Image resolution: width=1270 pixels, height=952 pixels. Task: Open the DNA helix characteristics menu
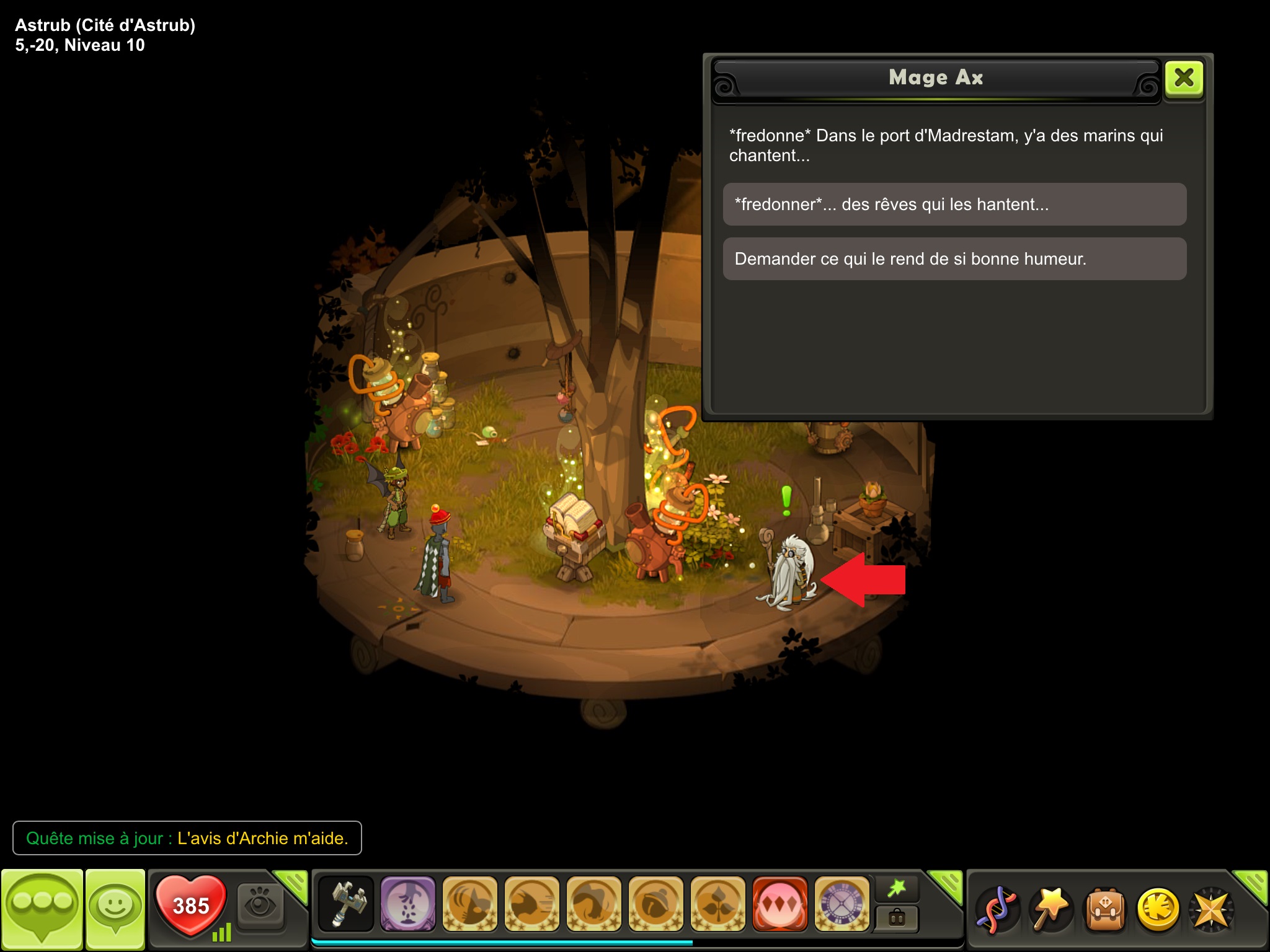pos(996,909)
